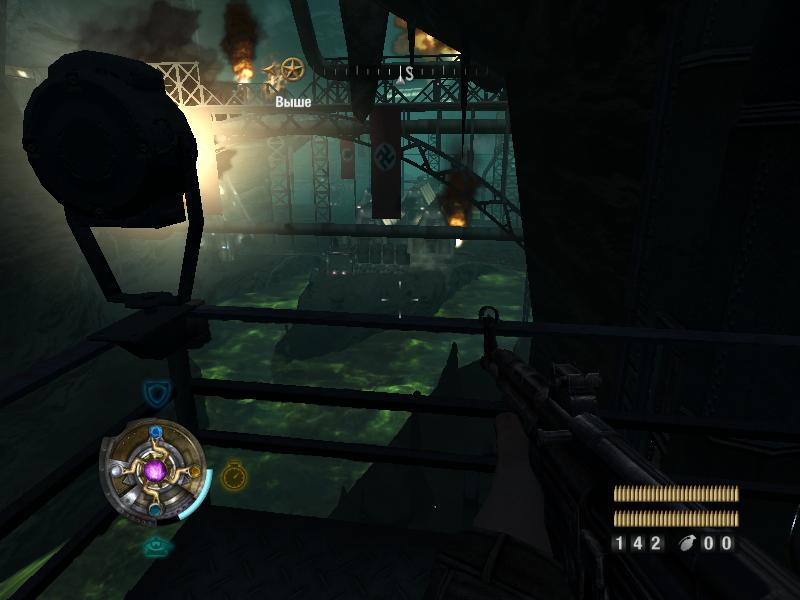The width and height of the screenshot is (800, 600).
Task: Activate the blue shield Veil power
Action: pyautogui.click(x=154, y=390)
